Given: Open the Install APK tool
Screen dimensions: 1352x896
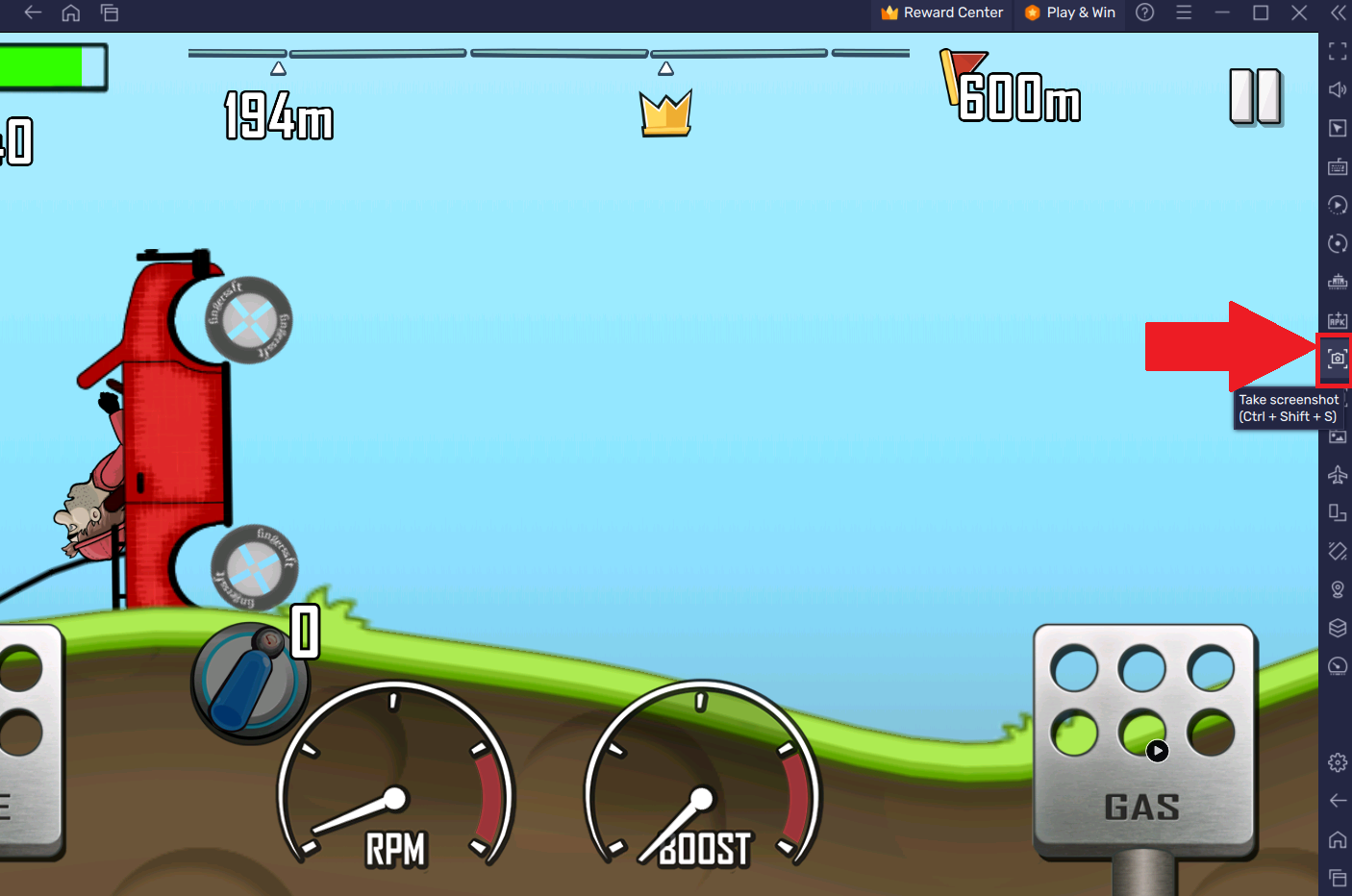Looking at the screenshot, I should (x=1337, y=320).
